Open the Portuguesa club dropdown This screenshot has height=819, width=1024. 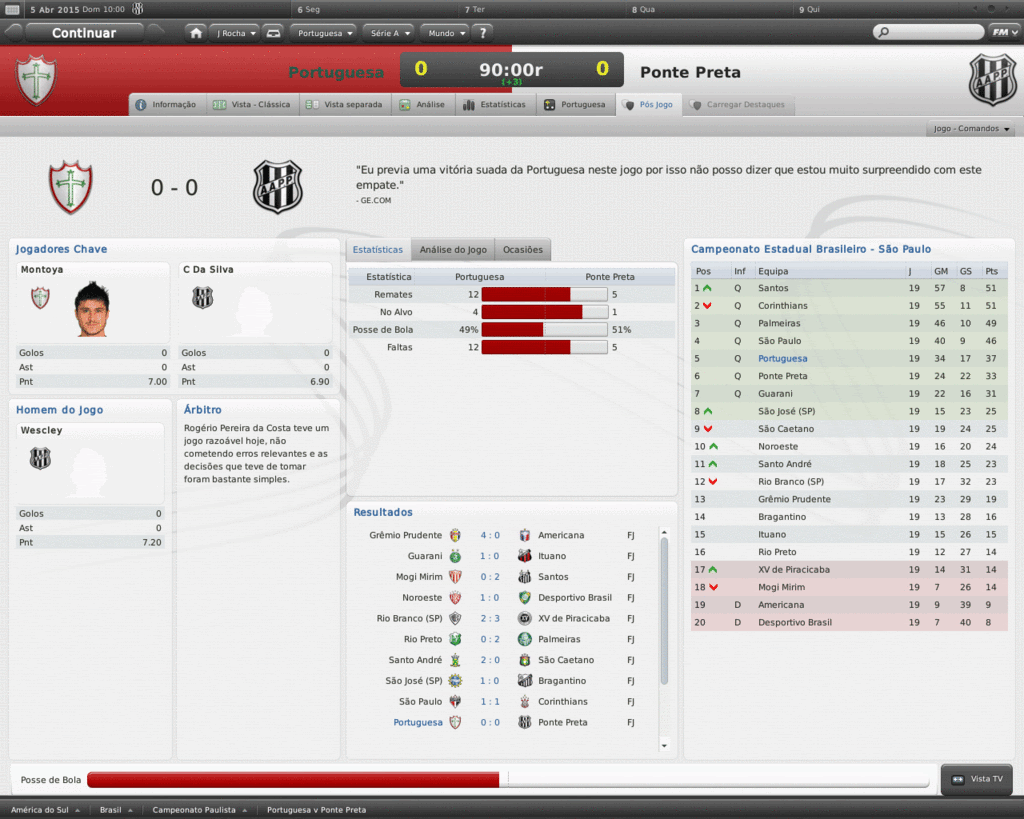point(325,33)
